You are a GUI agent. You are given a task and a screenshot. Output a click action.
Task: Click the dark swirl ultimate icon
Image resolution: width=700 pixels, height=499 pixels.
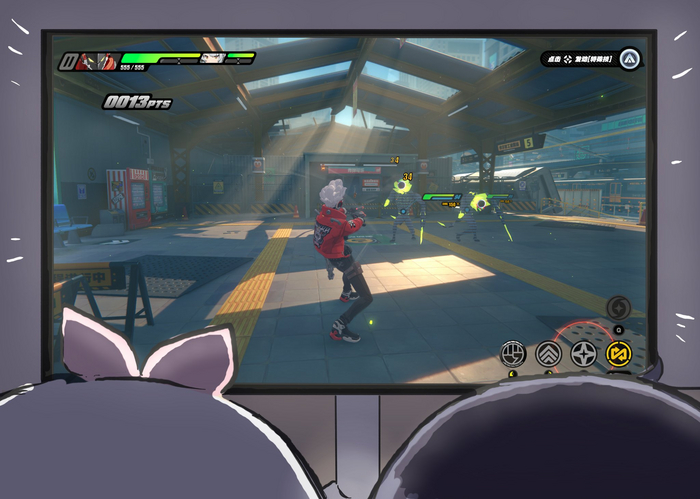tap(618, 306)
